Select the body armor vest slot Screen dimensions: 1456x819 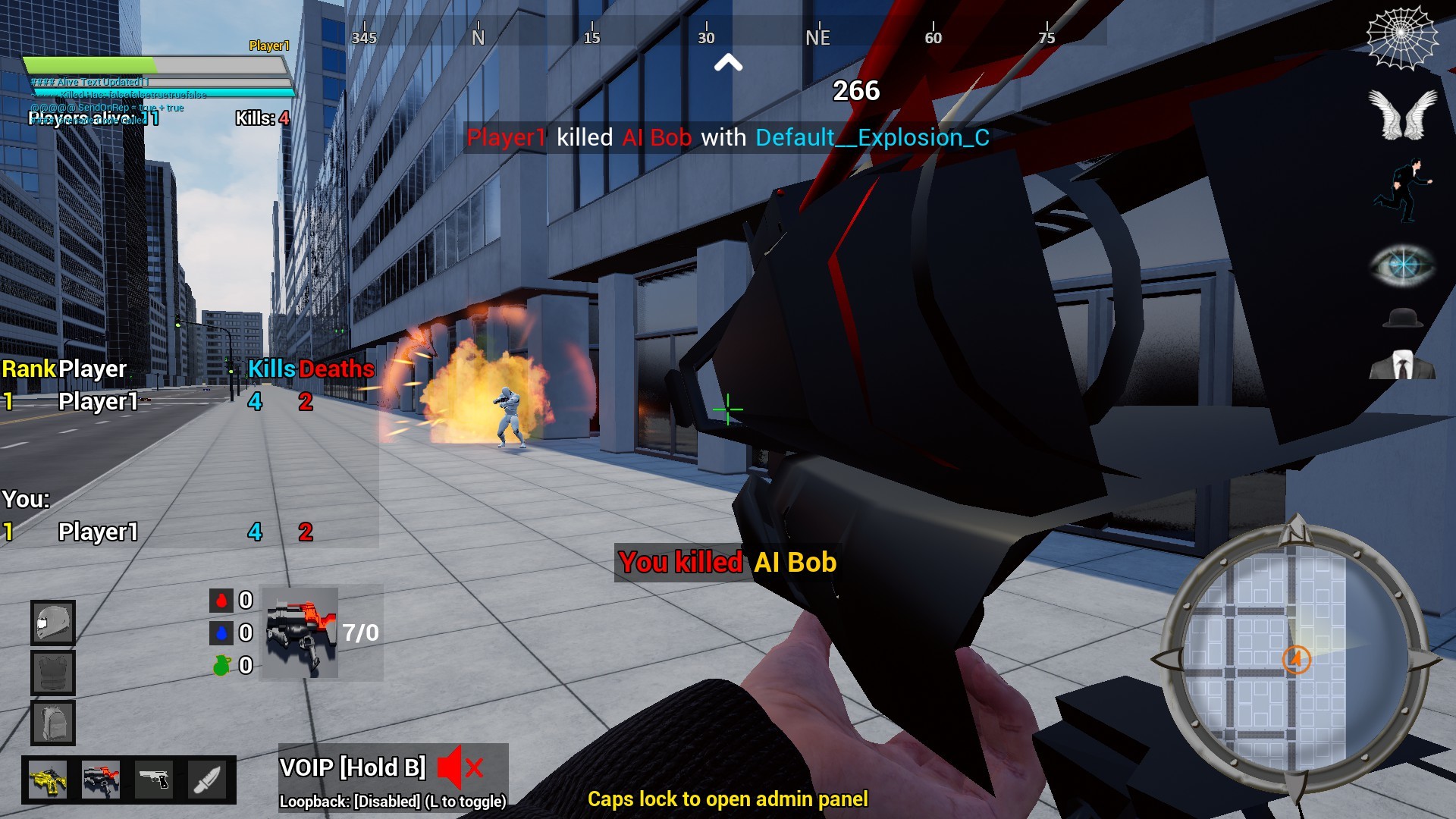pos(52,672)
